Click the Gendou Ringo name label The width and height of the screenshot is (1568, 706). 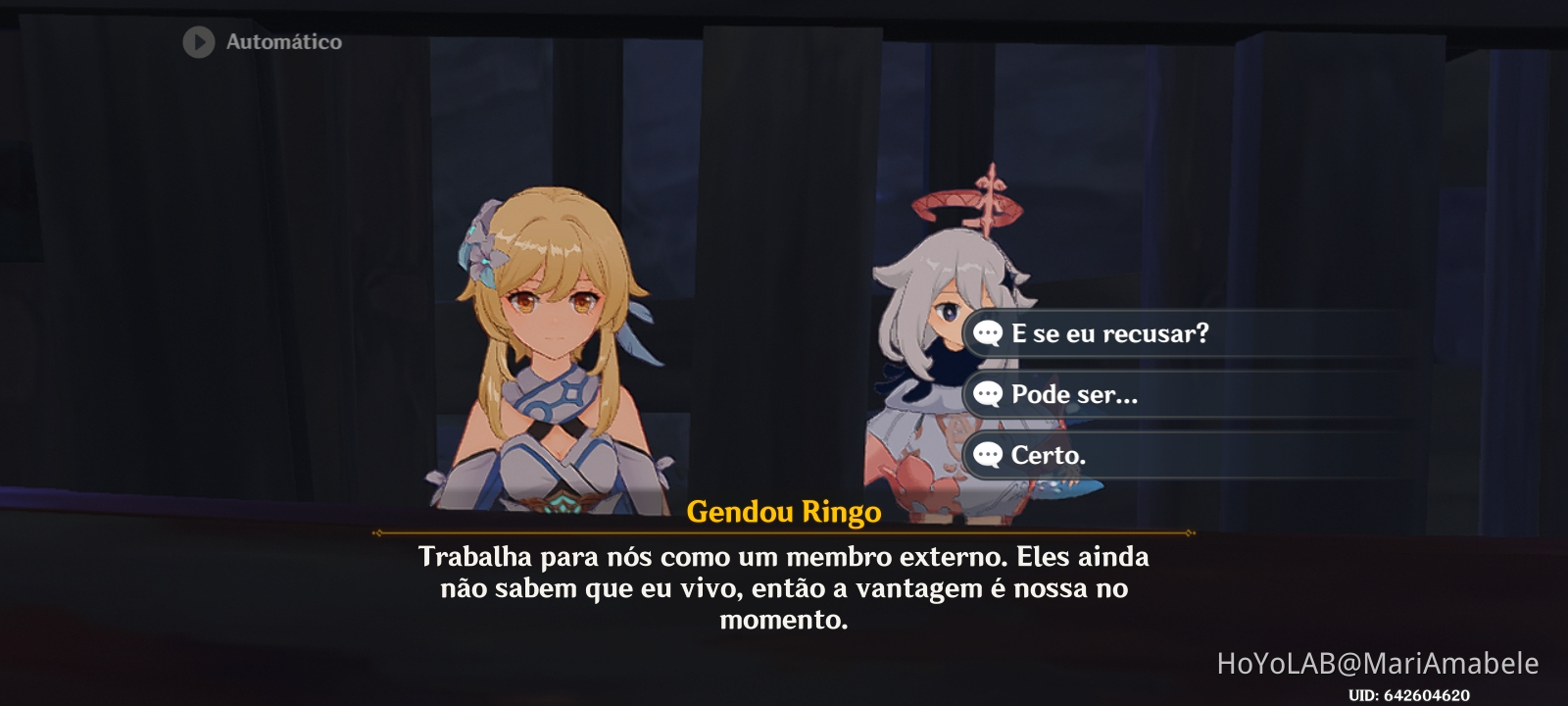pyautogui.click(x=784, y=511)
